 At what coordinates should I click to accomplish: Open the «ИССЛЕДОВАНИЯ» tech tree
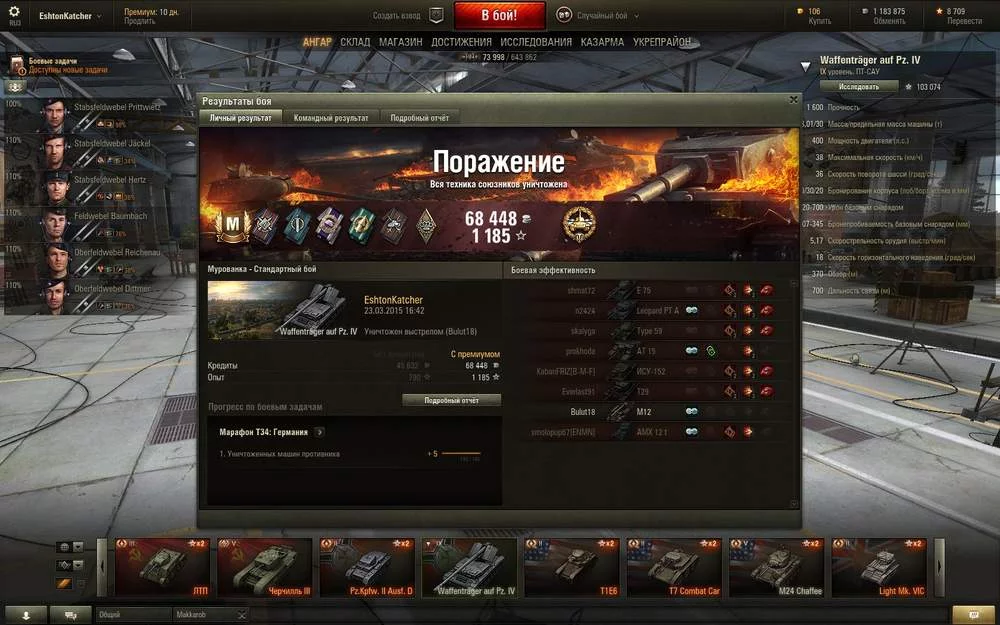(x=536, y=42)
